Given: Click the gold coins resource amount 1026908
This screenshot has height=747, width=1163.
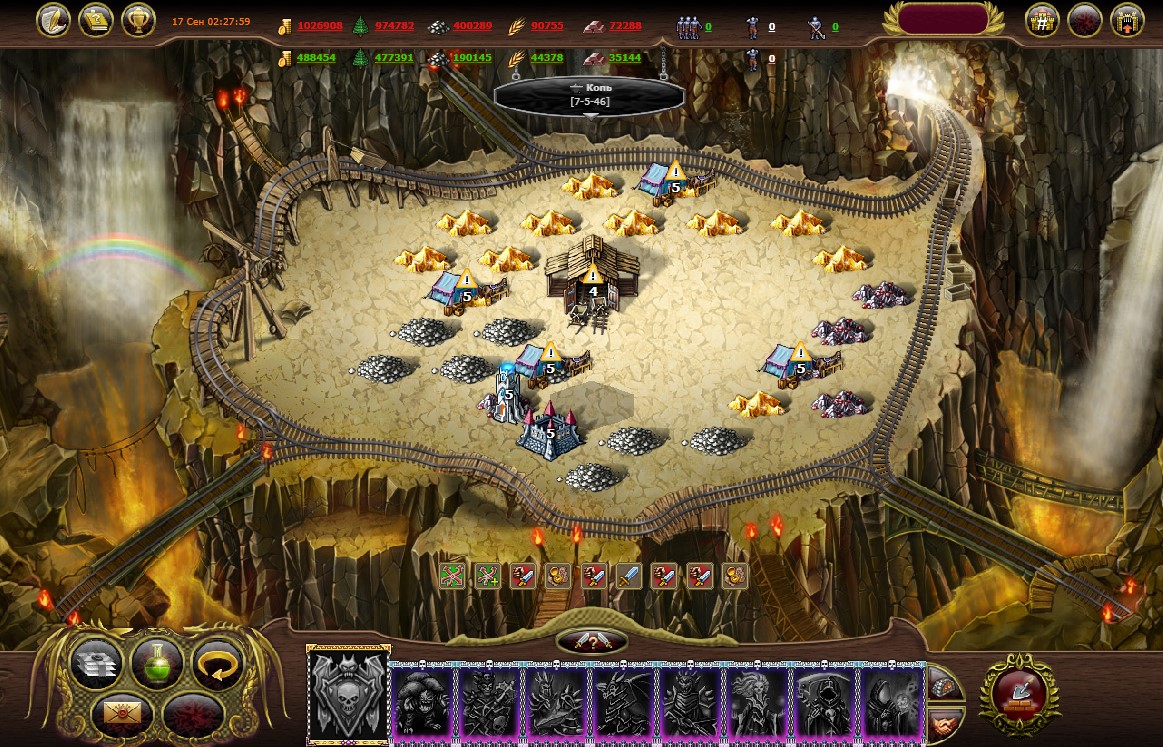Looking at the screenshot, I should point(319,26).
